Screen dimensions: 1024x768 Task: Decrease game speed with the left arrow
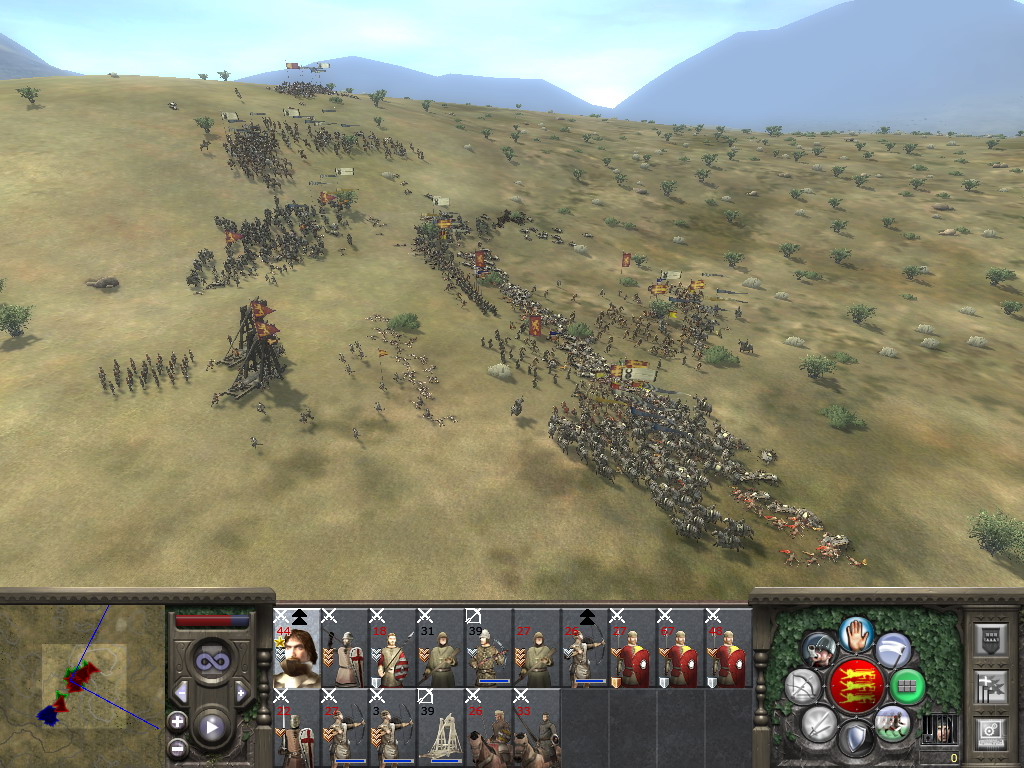(181, 692)
